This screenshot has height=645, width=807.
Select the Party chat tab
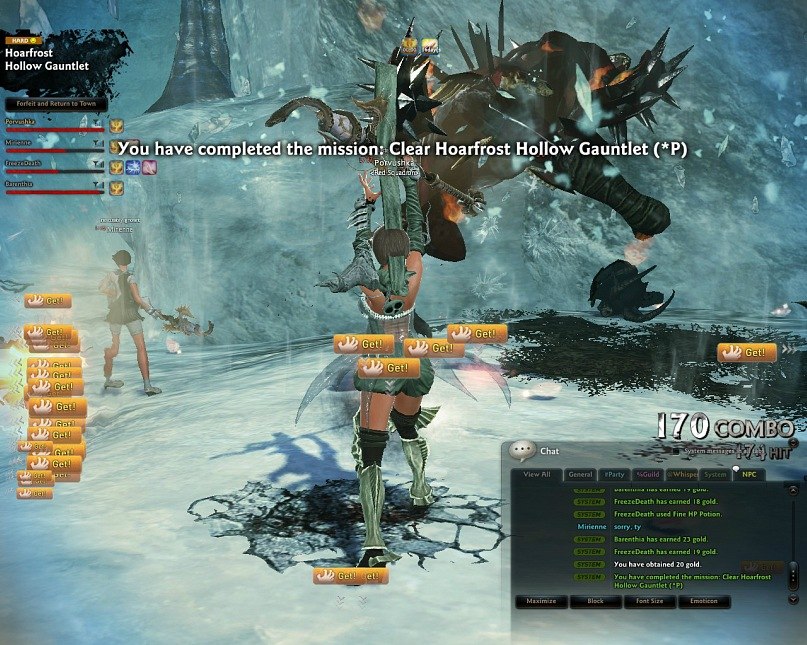(x=614, y=475)
